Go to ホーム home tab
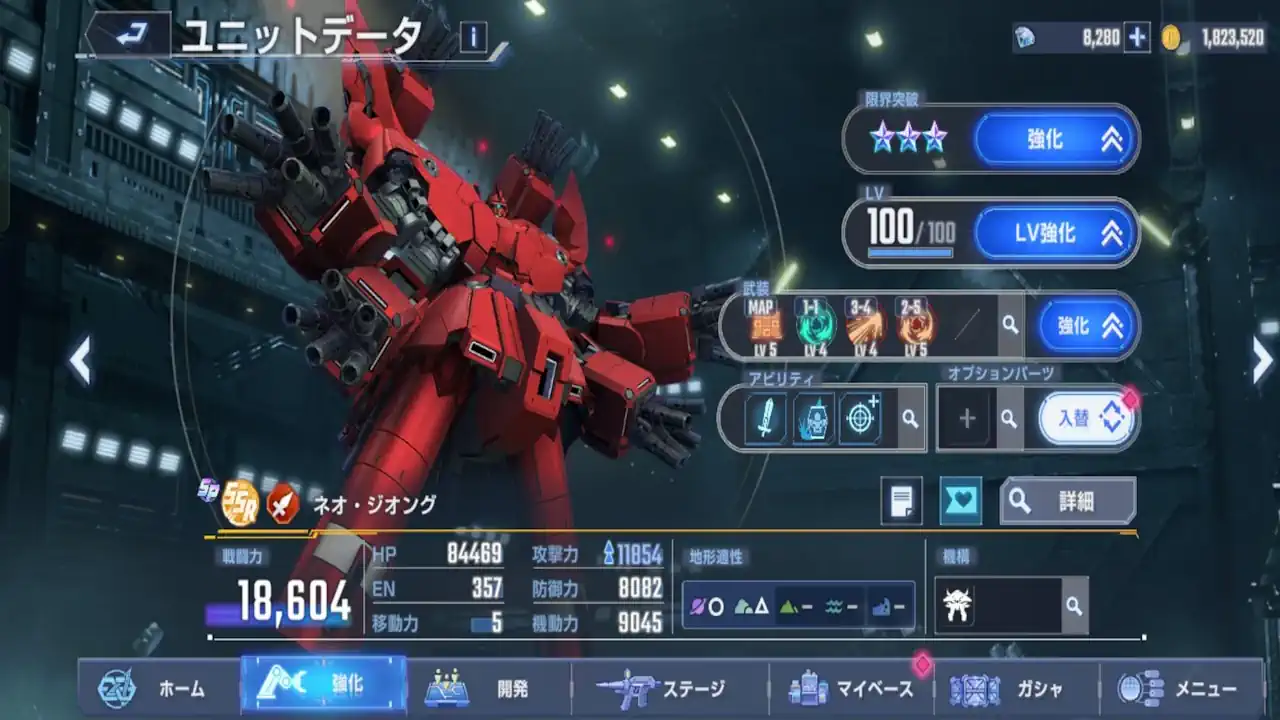Screen dimensions: 1280x720 tap(157, 688)
